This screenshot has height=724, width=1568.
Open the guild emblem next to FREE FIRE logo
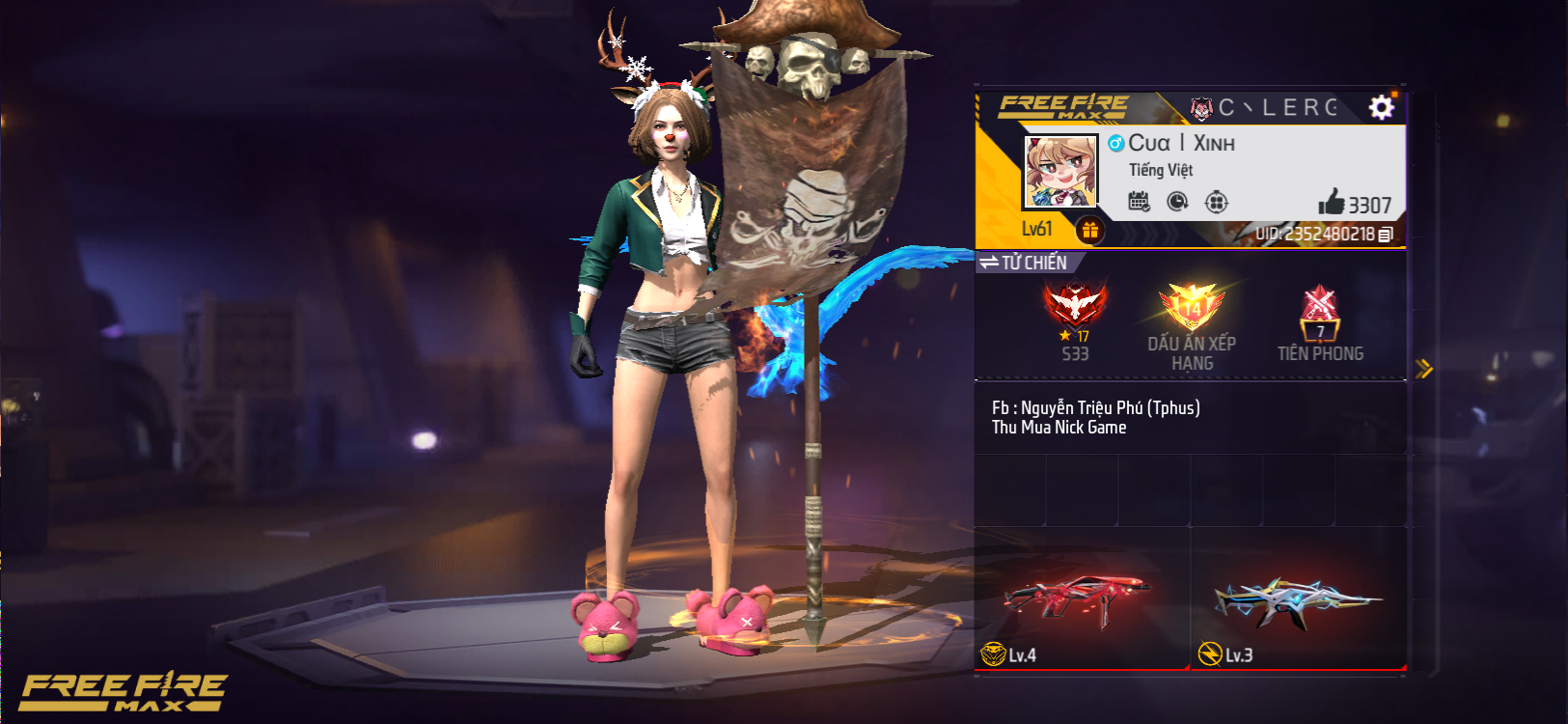[1201, 108]
